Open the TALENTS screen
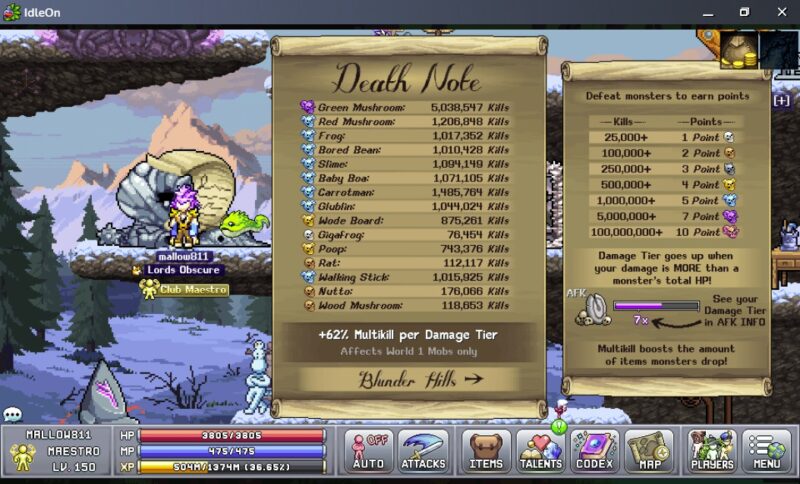800x484 pixels. point(541,452)
